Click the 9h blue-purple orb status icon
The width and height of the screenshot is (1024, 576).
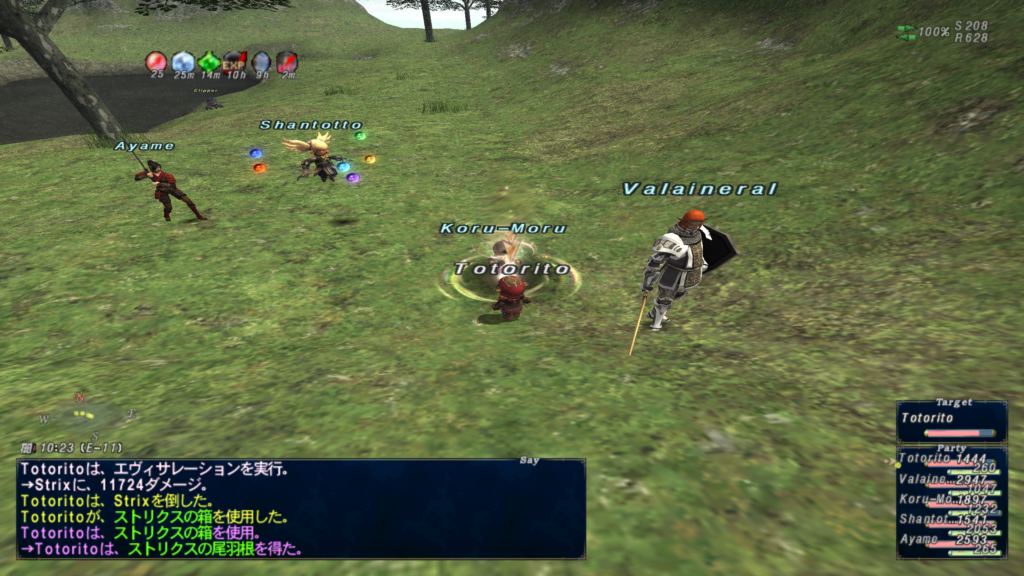[261, 62]
